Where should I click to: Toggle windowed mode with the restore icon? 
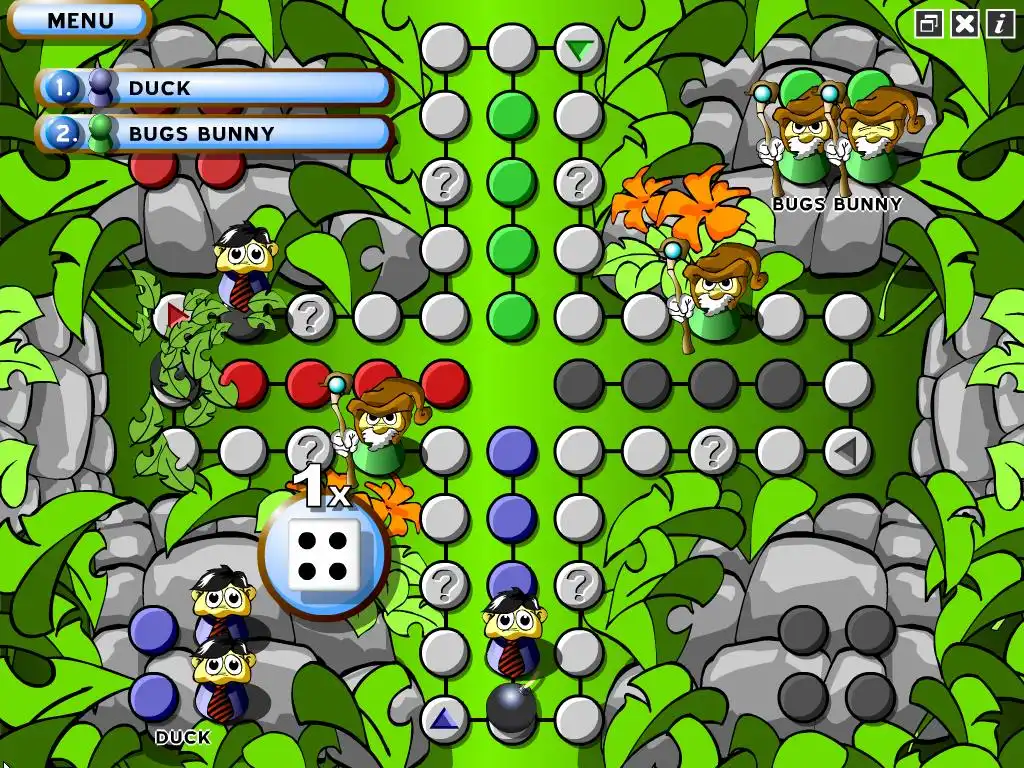[929, 24]
